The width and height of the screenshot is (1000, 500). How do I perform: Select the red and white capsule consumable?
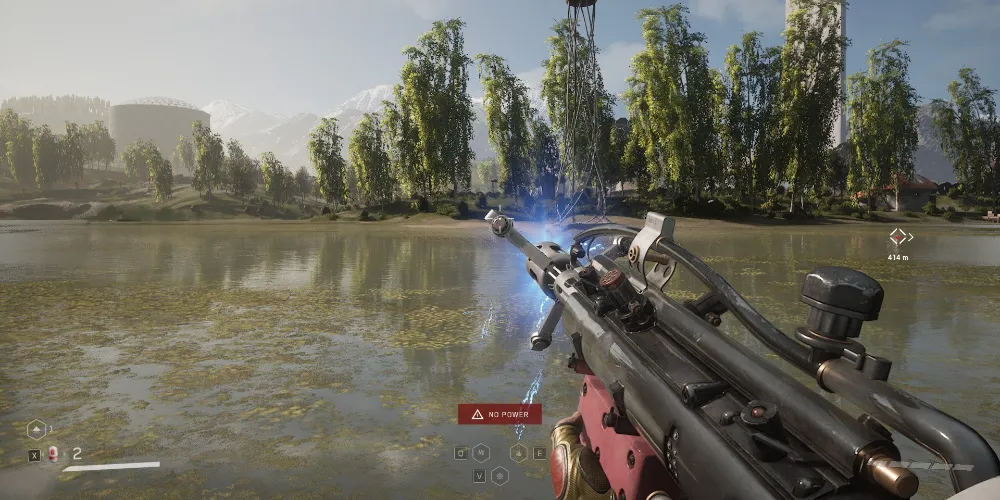[x=53, y=453]
